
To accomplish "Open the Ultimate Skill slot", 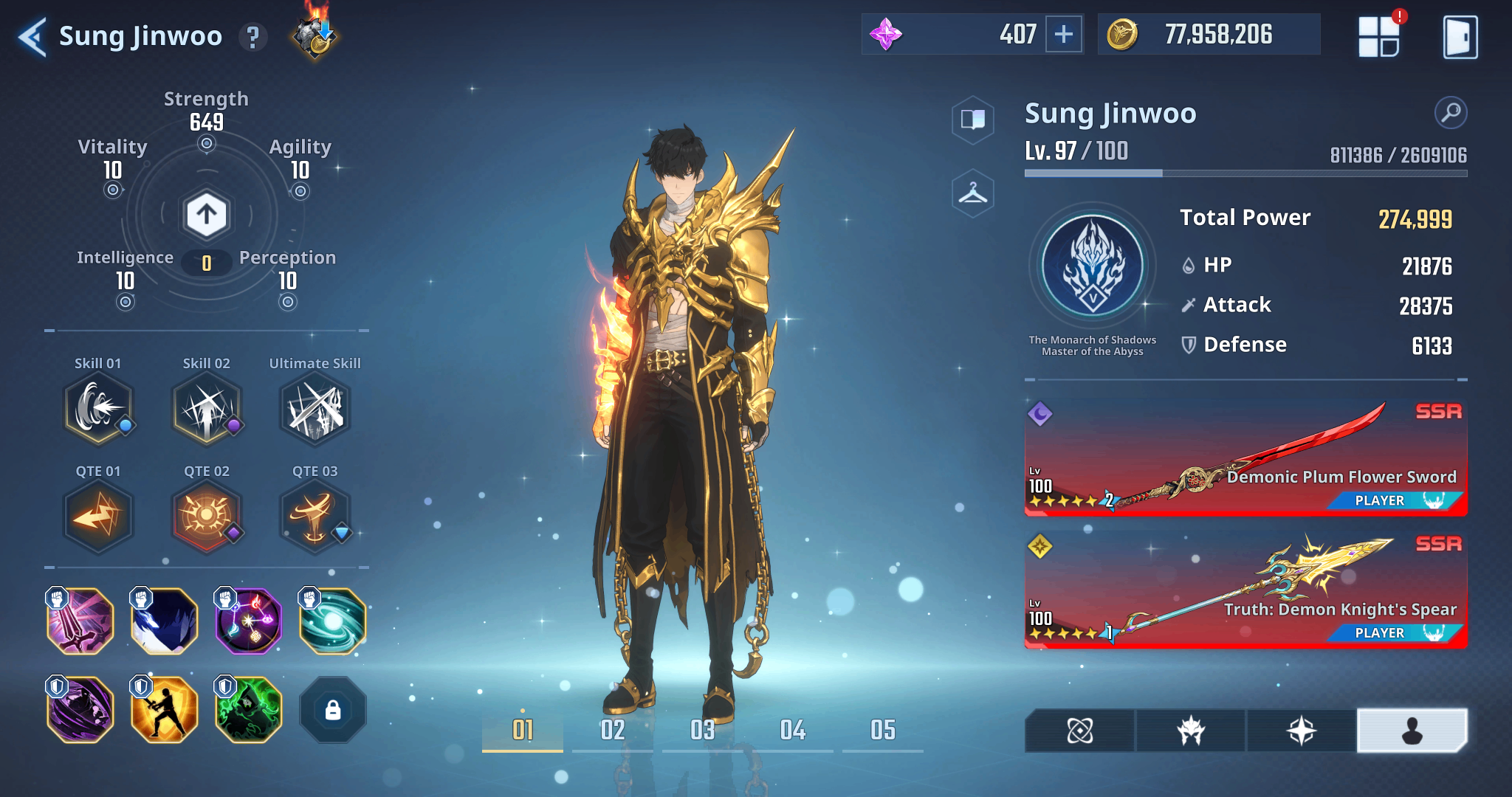I will point(315,409).
